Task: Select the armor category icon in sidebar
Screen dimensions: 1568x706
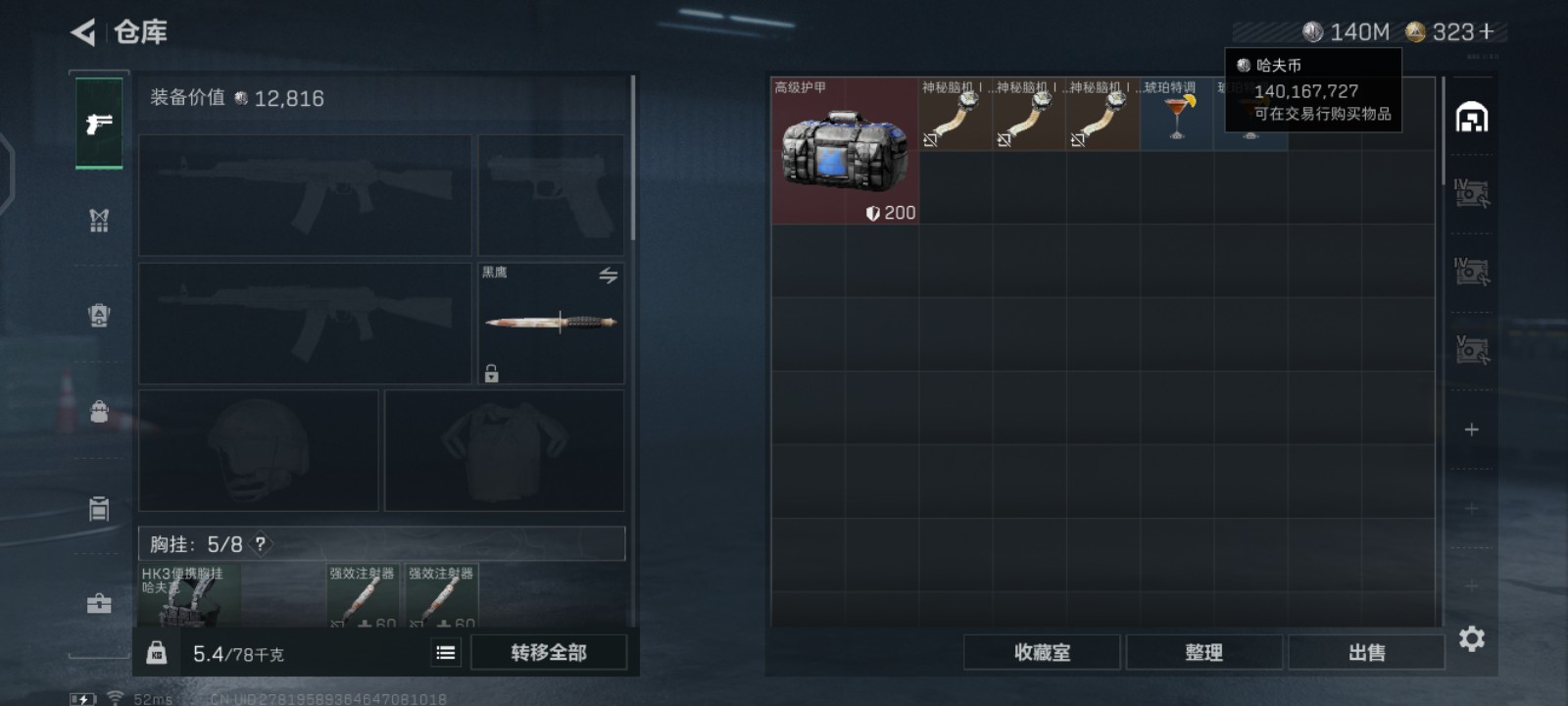Action: tap(98, 314)
